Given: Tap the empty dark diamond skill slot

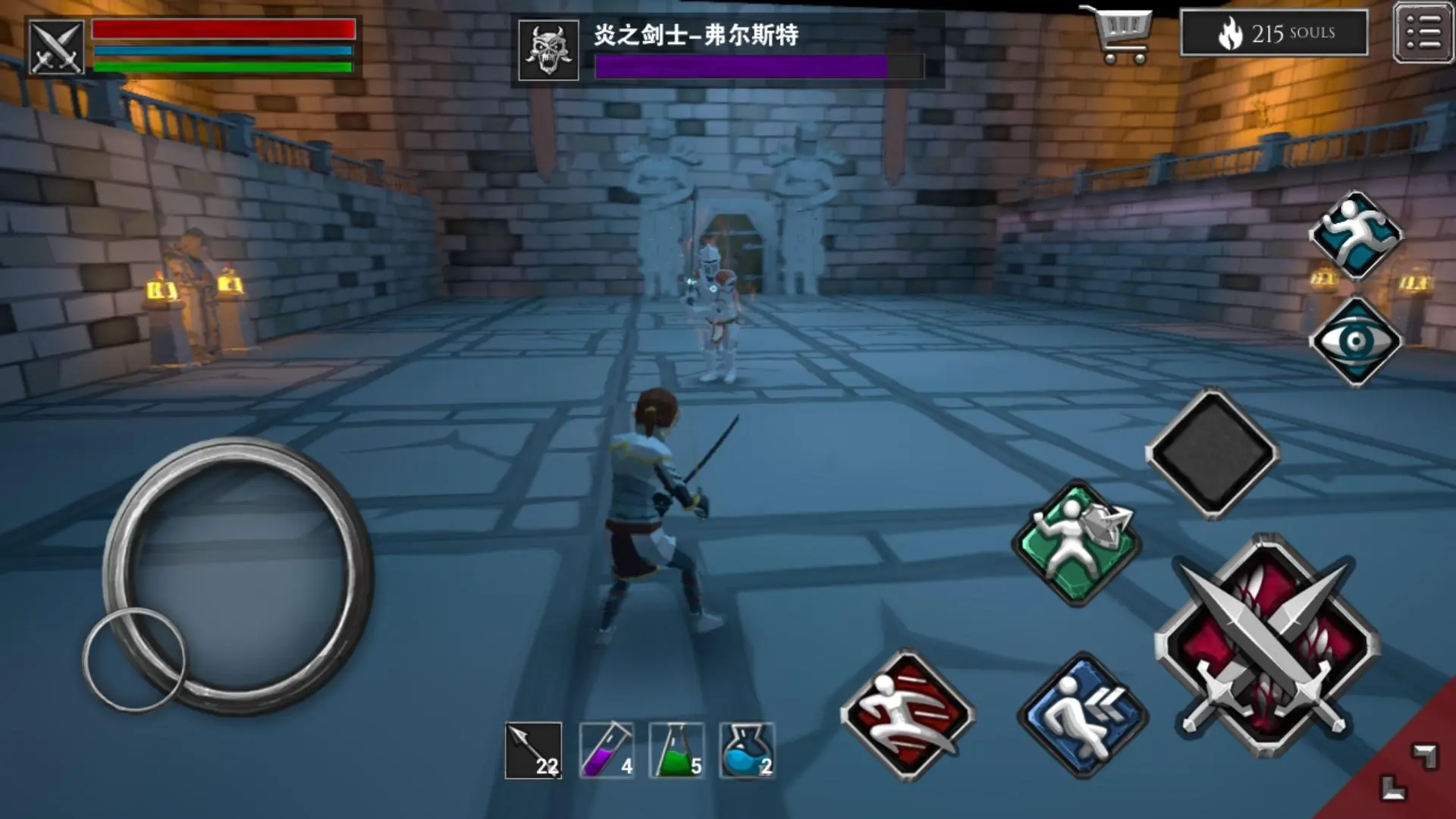Looking at the screenshot, I should (x=1212, y=453).
